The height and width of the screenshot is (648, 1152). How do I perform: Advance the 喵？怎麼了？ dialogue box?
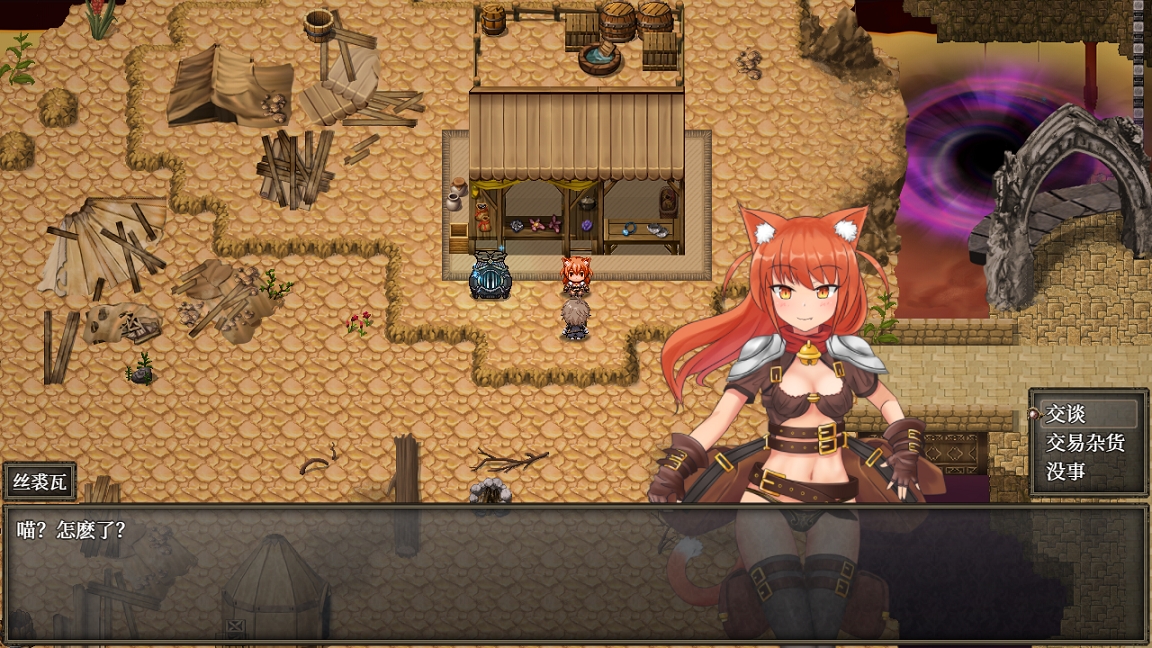[x=575, y=573]
